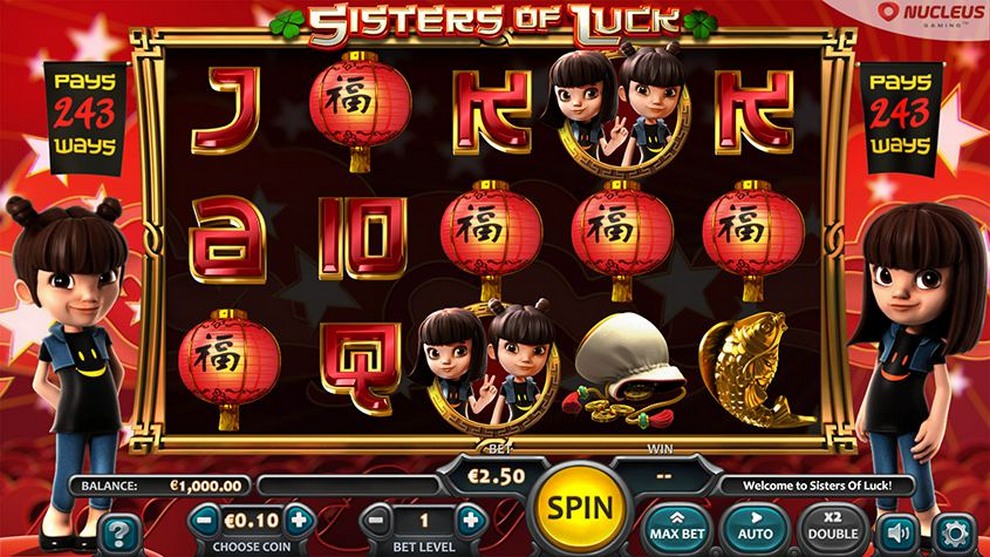The height and width of the screenshot is (557, 990).
Task: Open the question mark help page
Action: (118, 532)
